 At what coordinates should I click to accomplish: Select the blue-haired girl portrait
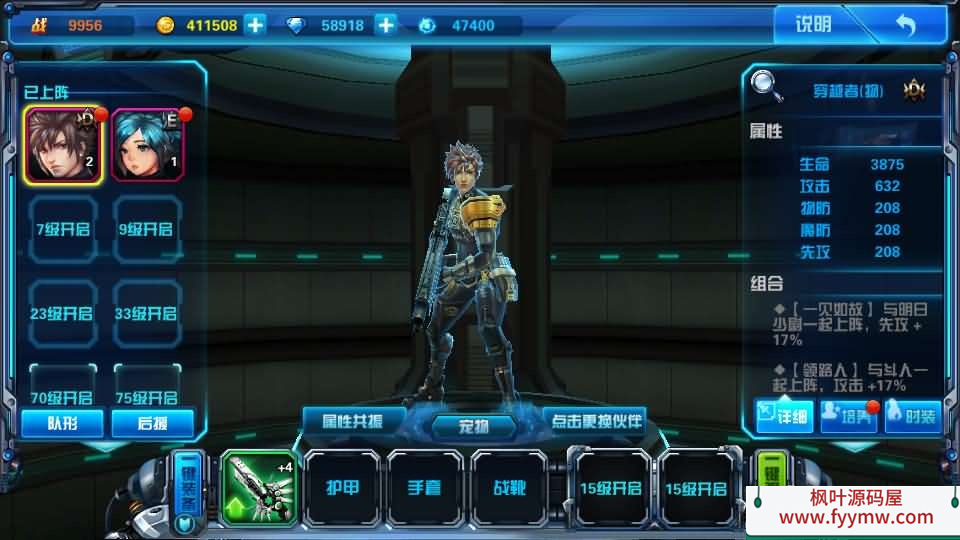pos(148,145)
